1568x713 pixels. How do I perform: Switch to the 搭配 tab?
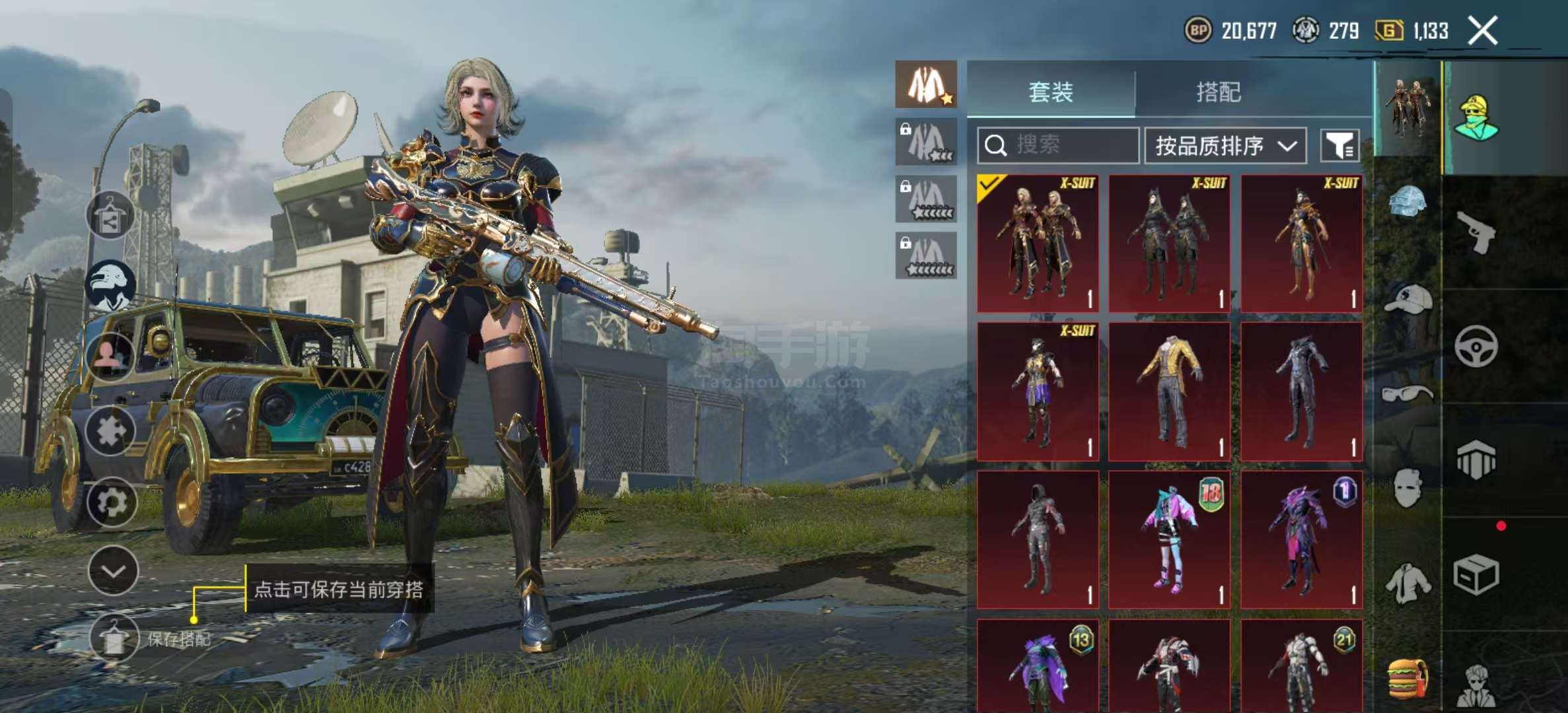1219,92
